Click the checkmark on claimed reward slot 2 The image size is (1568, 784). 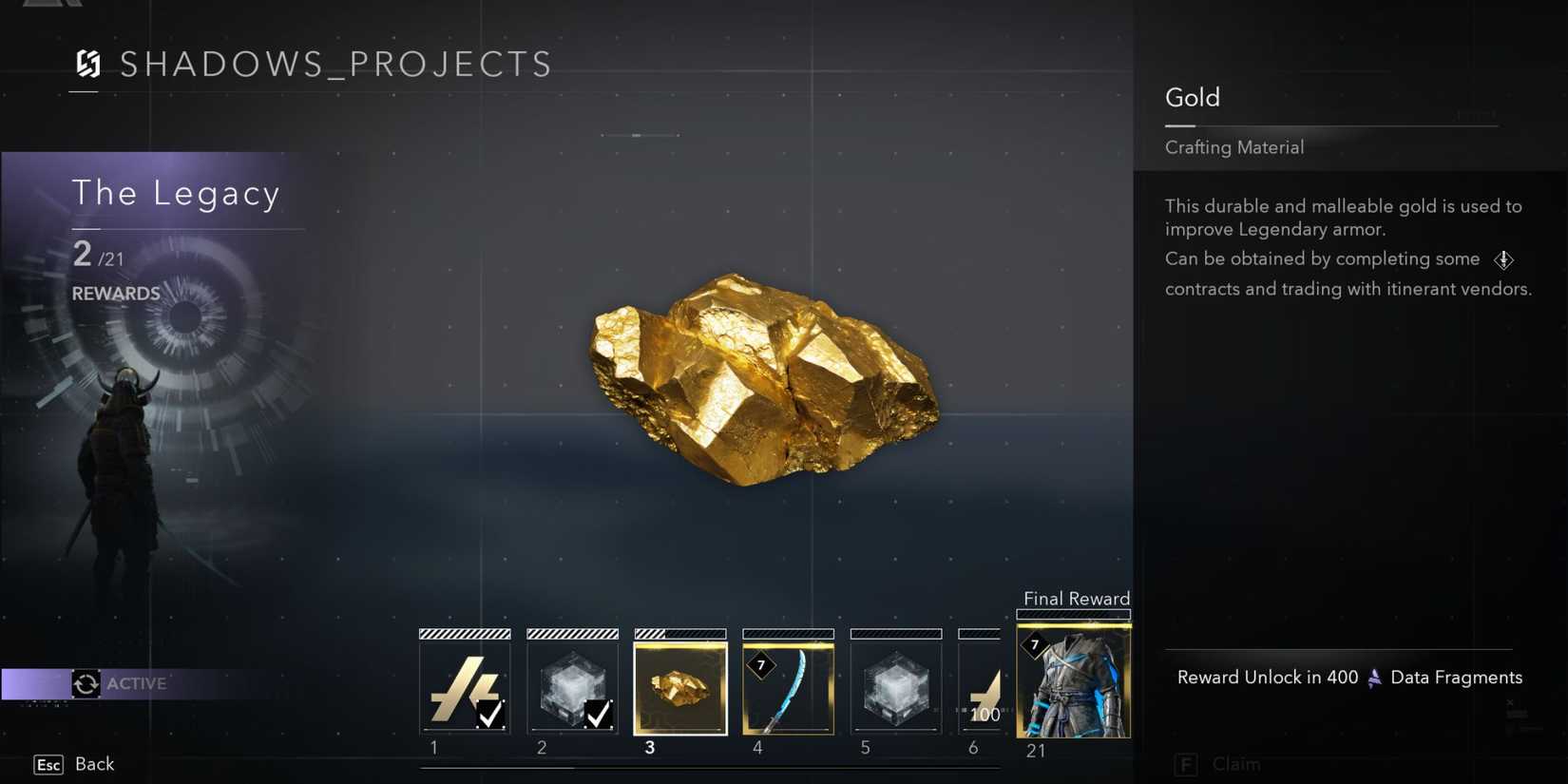[600, 716]
